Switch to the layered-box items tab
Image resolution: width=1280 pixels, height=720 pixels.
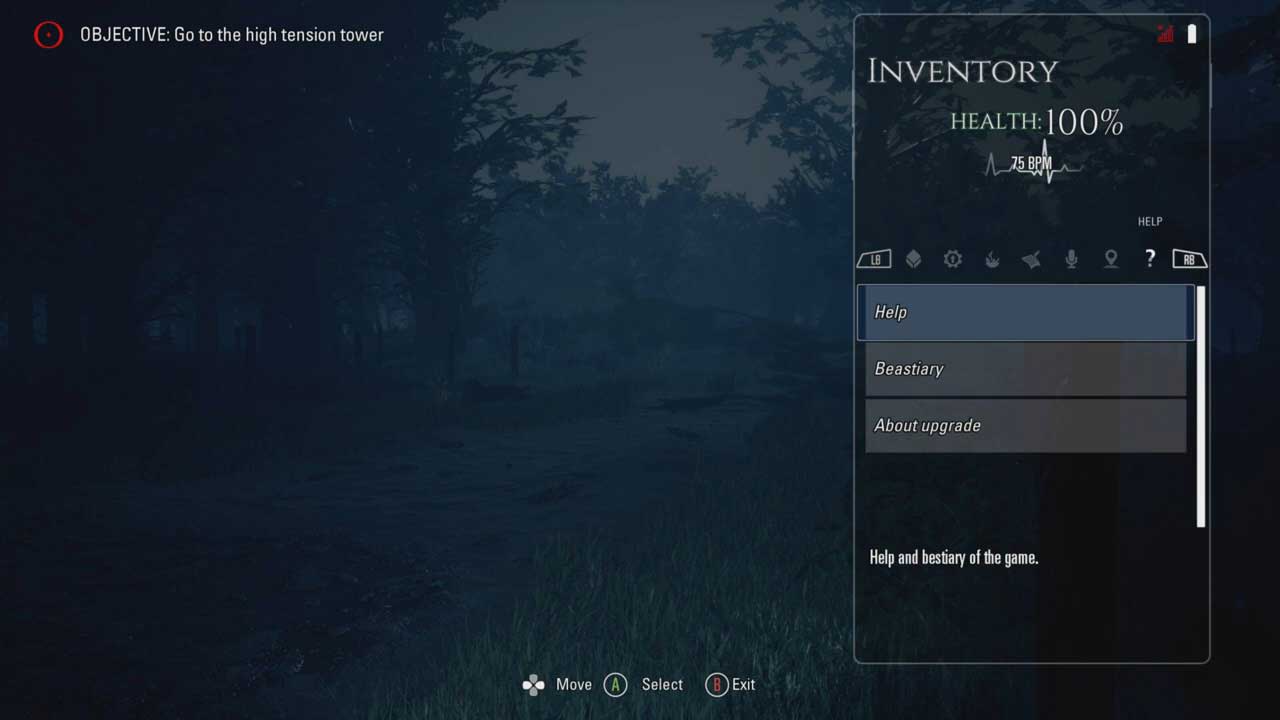(x=913, y=259)
